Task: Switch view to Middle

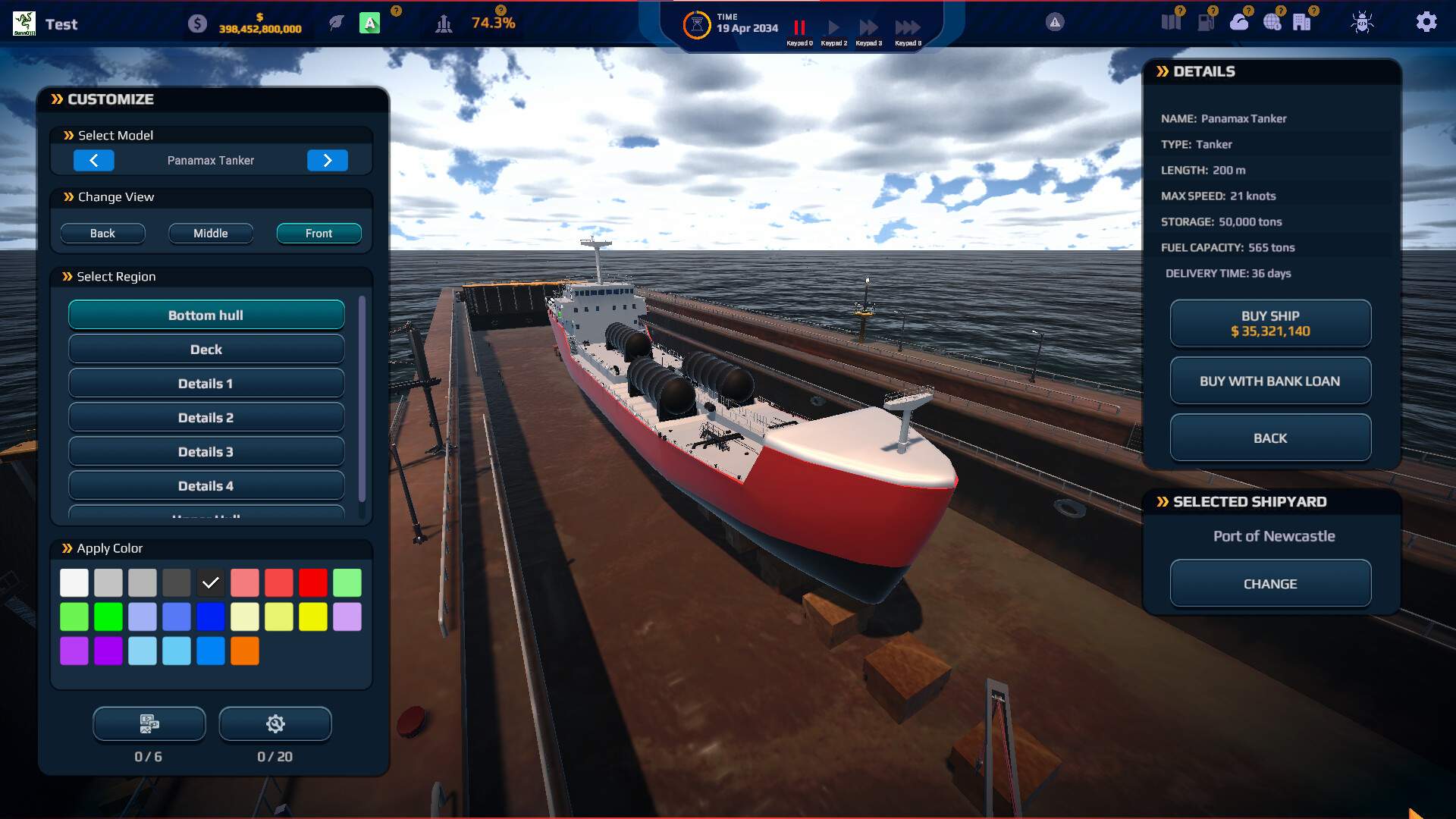Action: (x=210, y=233)
